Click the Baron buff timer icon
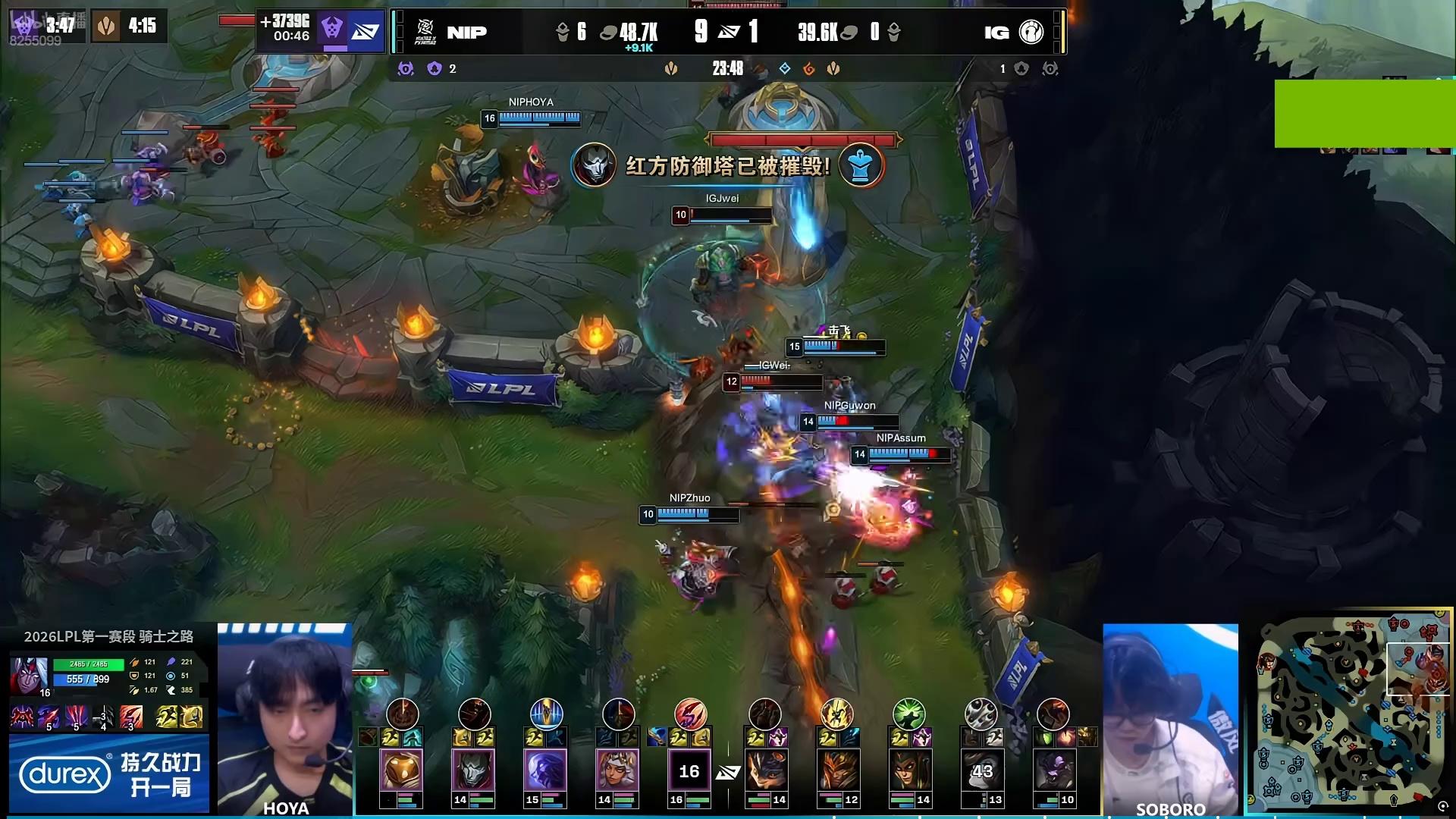Image resolution: width=1456 pixels, height=819 pixels. (331, 29)
